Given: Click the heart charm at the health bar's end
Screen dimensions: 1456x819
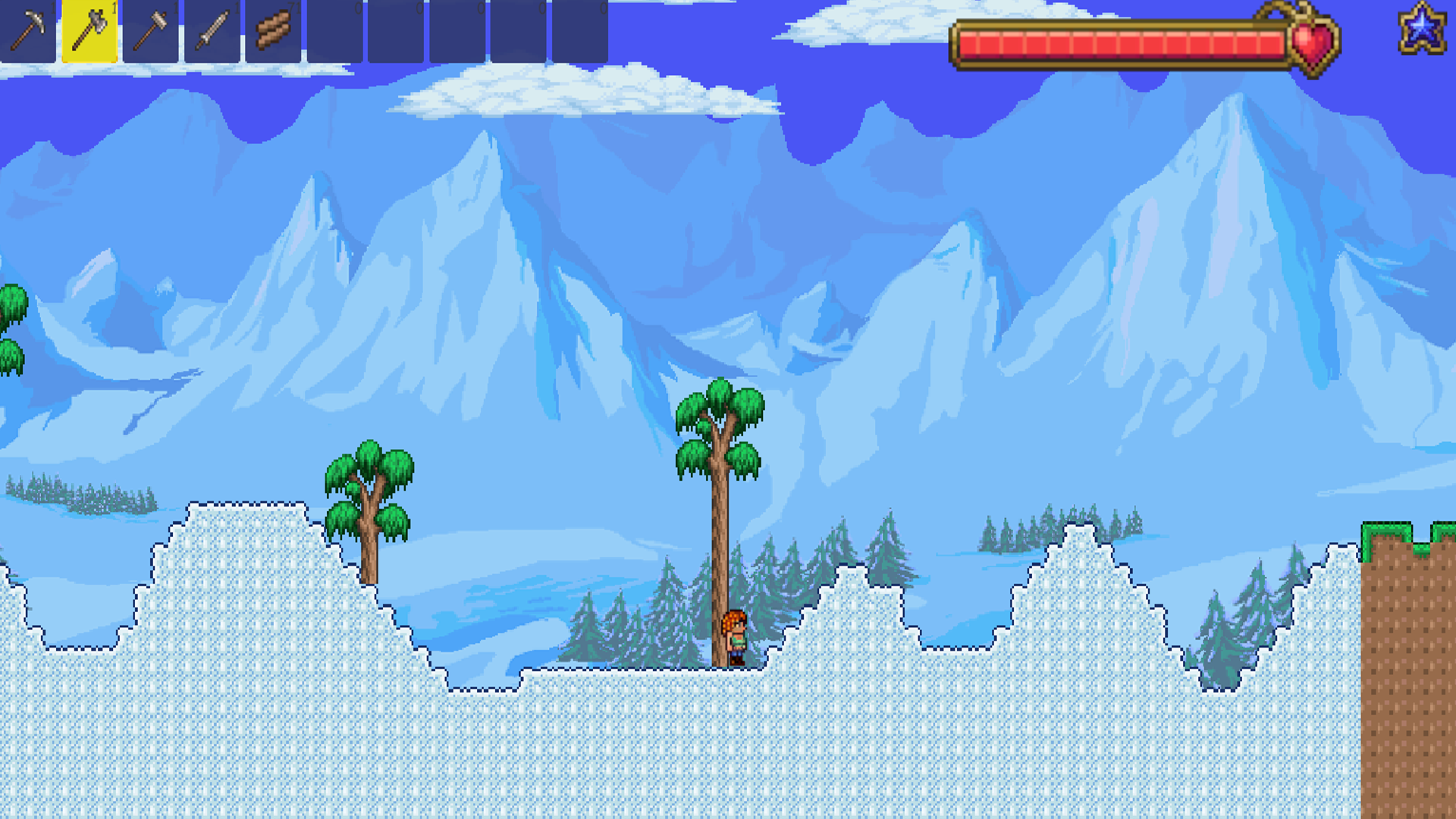Looking at the screenshot, I should (x=1312, y=42).
